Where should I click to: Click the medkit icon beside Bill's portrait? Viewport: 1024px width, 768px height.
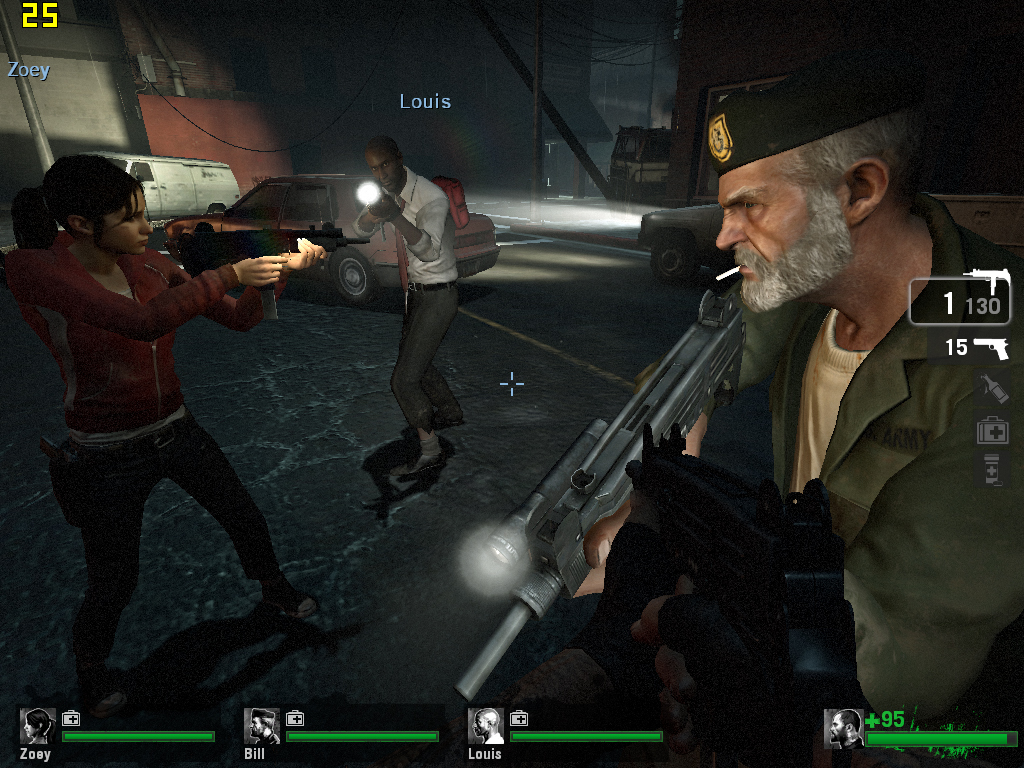pos(295,718)
